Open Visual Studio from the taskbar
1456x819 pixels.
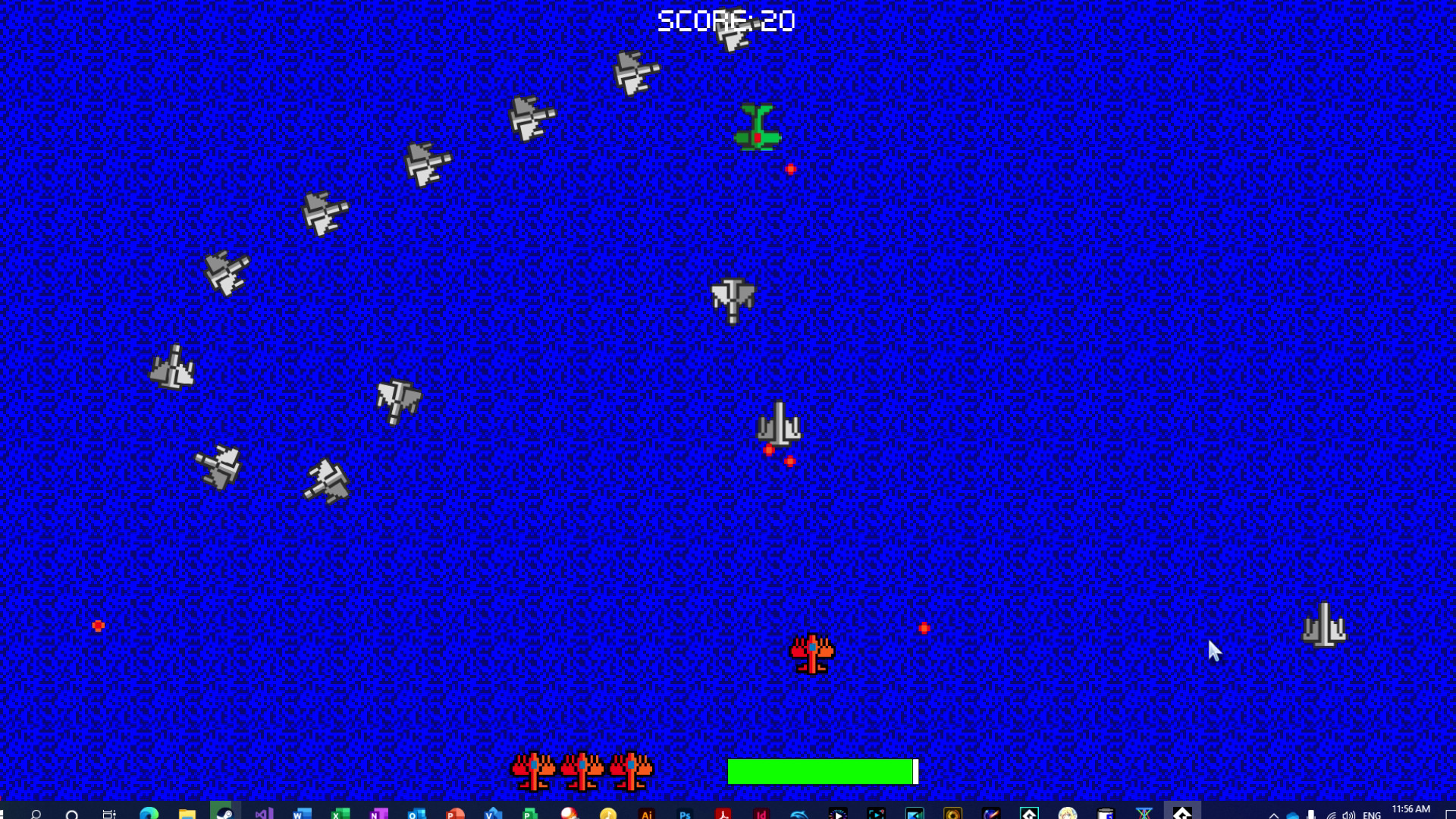(x=262, y=810)
